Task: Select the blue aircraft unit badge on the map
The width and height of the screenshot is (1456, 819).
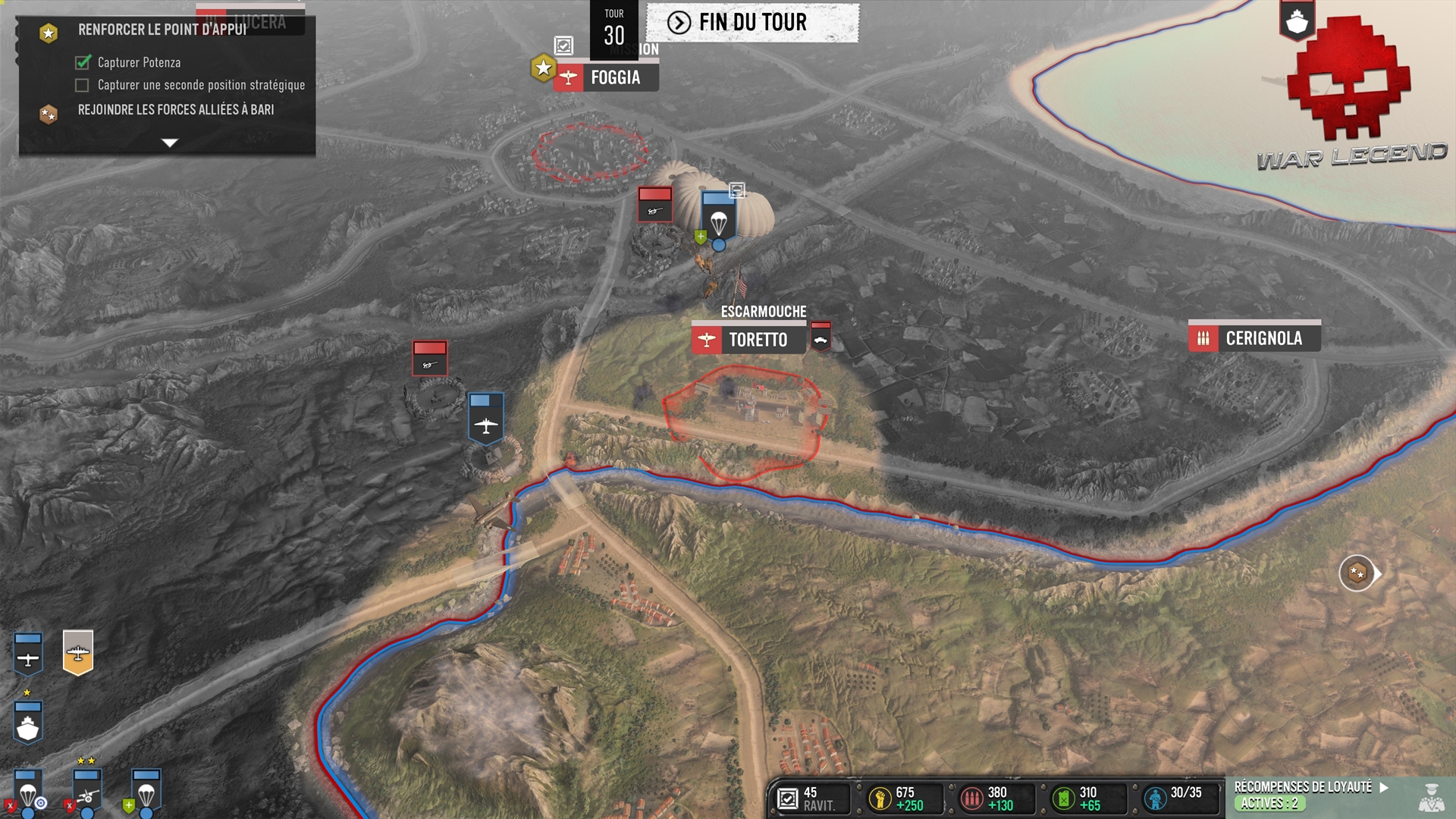Action: tap(486, 418)
